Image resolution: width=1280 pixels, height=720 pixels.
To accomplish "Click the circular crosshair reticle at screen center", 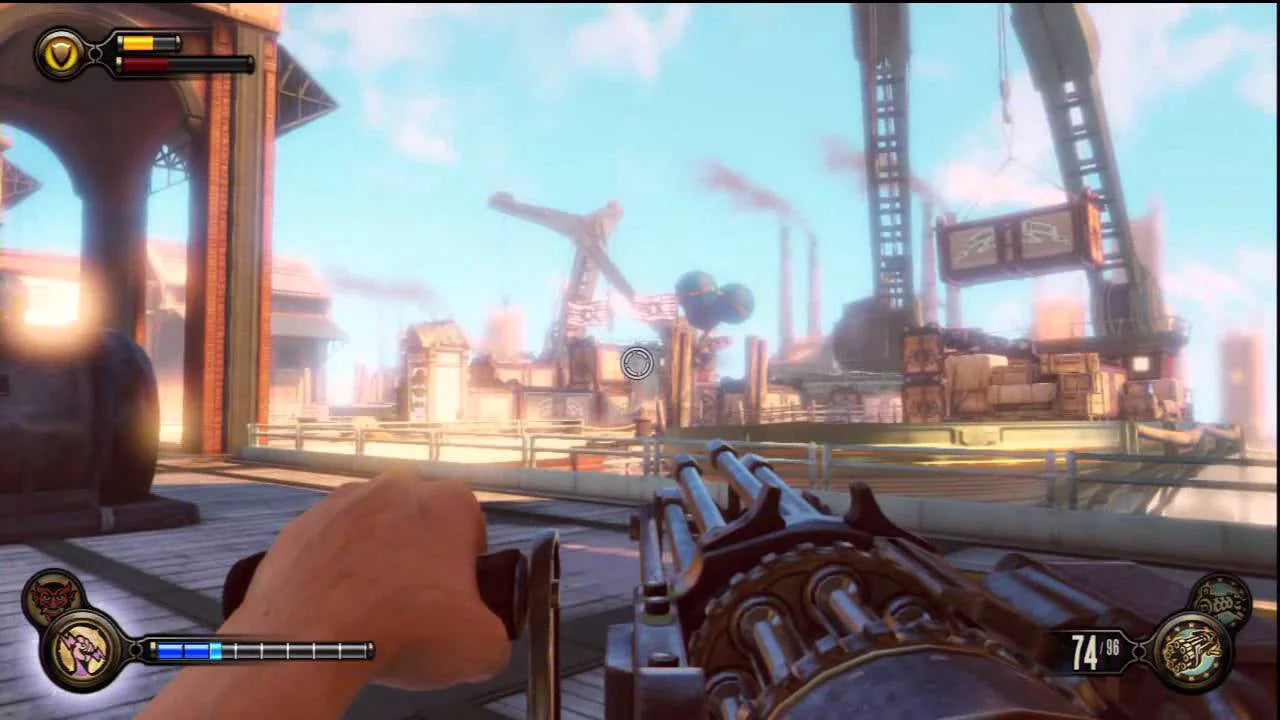I will pos(637,364).
